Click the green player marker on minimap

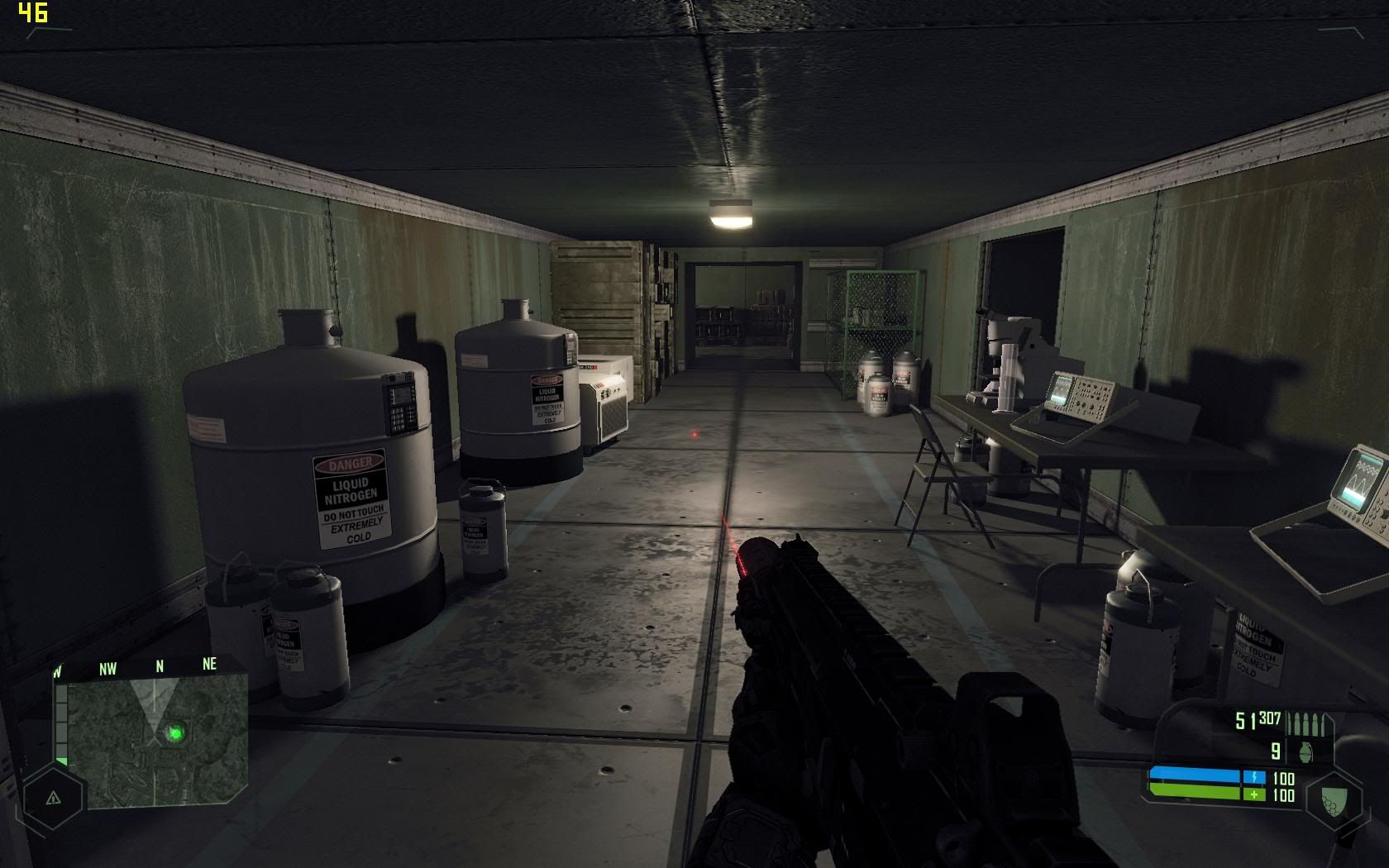tap(174, 732)
